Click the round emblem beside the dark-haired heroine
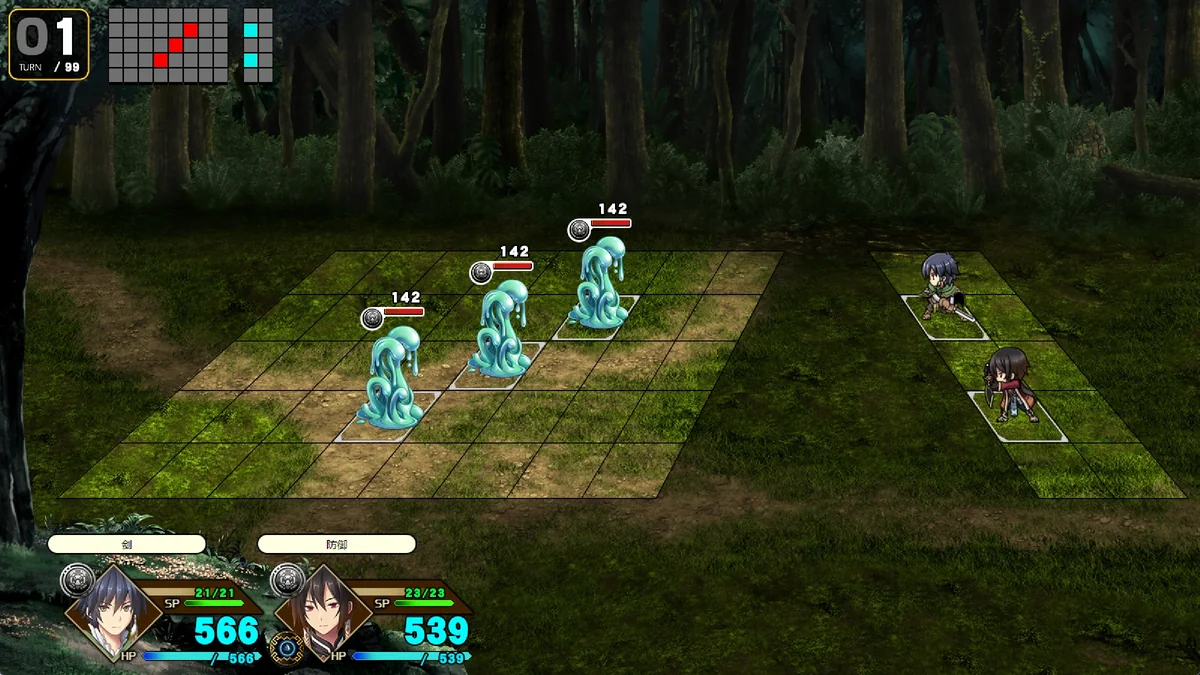Image resolution: width=1200 pixels, height=675 pixels. point(287,580)
